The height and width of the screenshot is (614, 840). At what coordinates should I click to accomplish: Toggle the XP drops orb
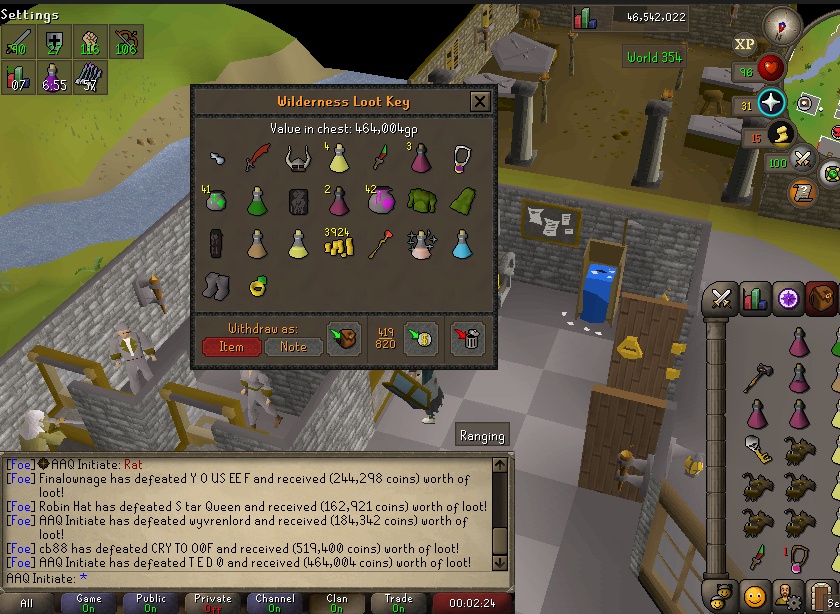tap(744, 44)
